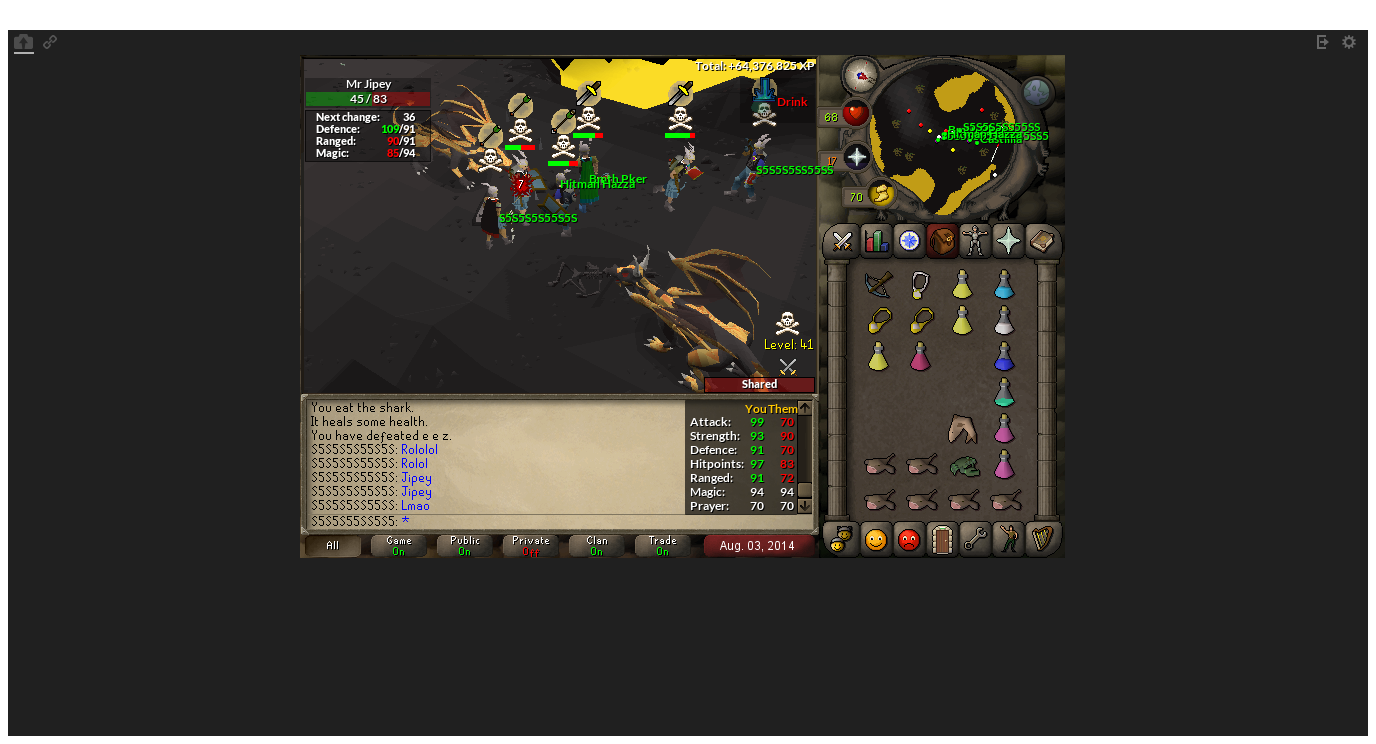The image size is (1376, 744).
Task: Switch to the All chat tab
Action: (331, 545)
